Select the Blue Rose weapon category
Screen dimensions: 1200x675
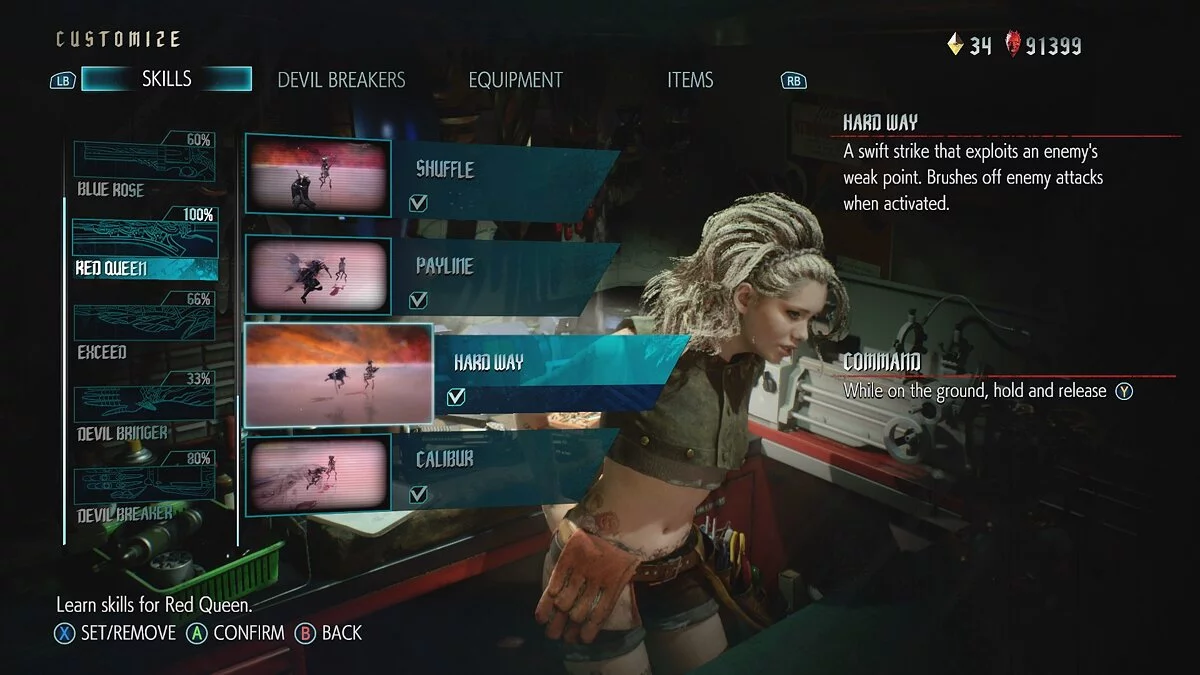pyautogui.click(x=144, y=167)
